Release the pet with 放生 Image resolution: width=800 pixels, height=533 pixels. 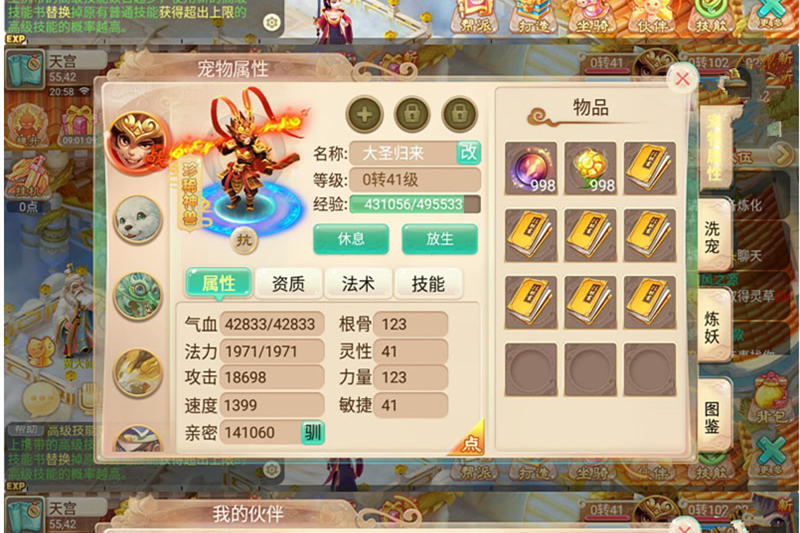pos(440,239)
